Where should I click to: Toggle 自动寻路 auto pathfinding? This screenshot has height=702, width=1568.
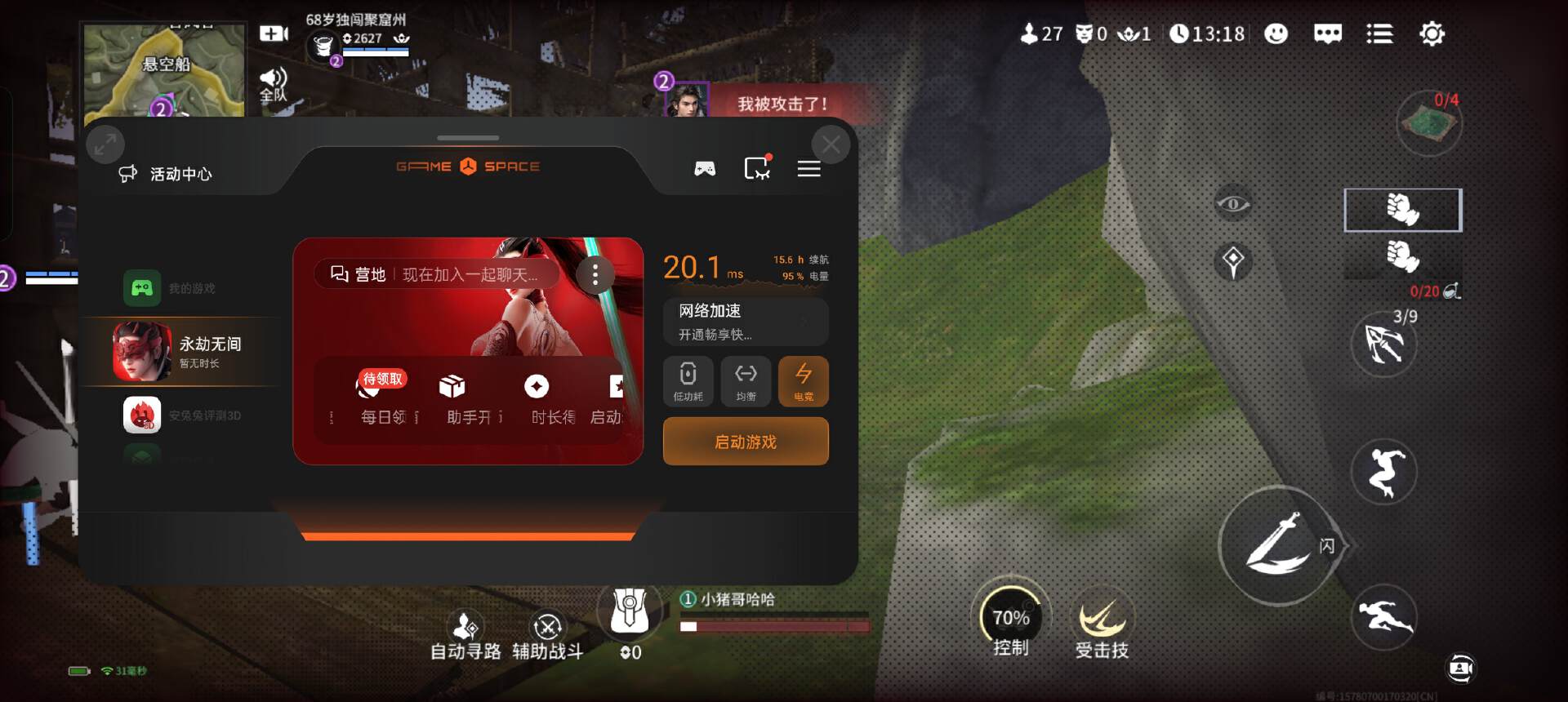tap(465, 635)
